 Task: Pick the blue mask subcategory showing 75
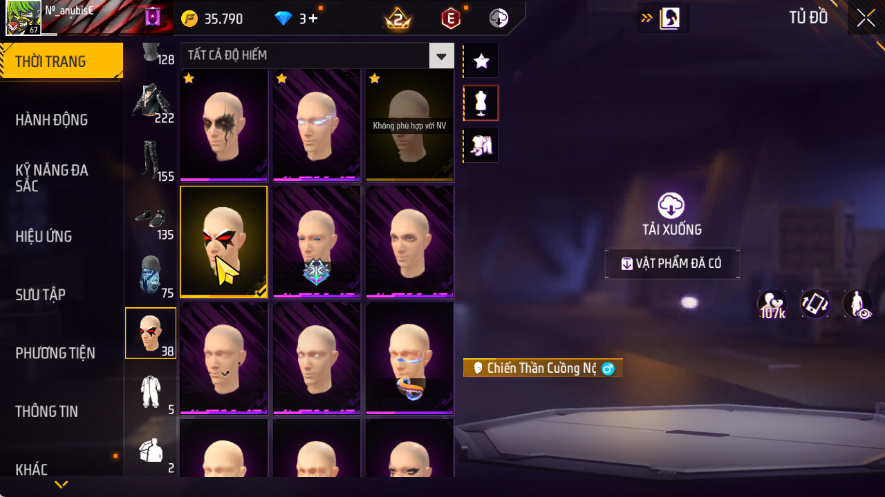point(151,277)
